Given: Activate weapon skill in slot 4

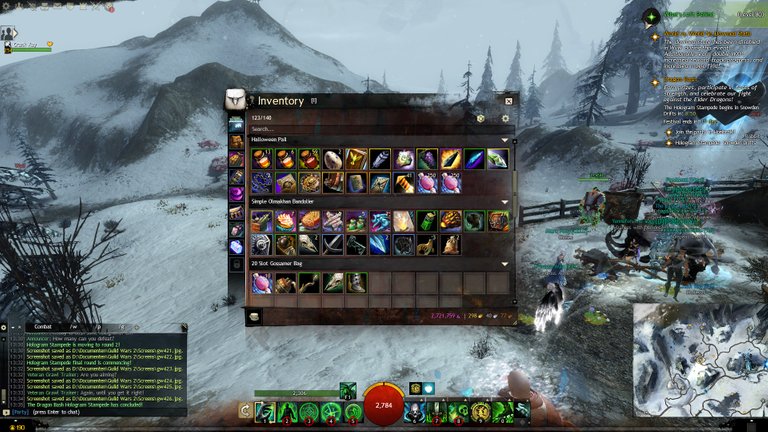Looking at the screenshot, I should (x=331, y=411).
